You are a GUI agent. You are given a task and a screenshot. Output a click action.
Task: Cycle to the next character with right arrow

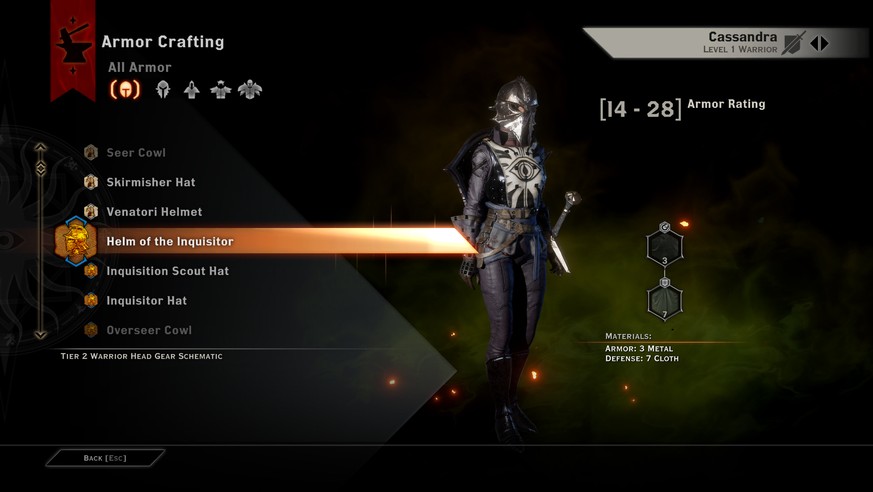[x=825, y=43]
